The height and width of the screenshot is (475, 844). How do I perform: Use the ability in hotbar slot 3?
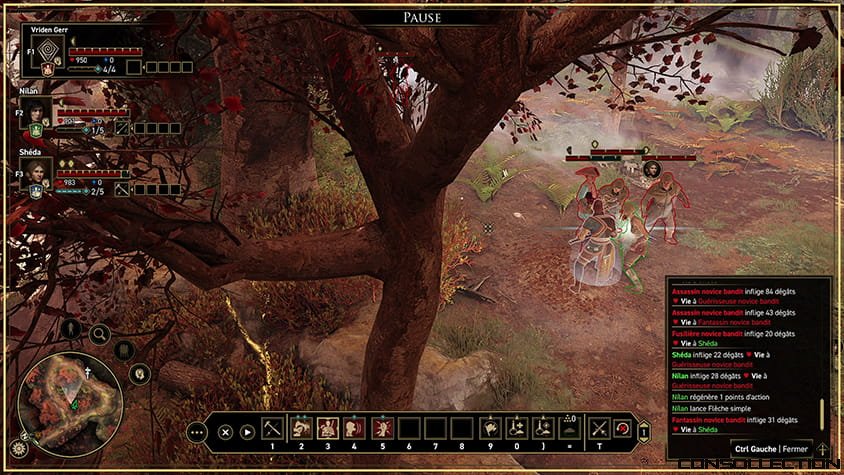[327, 428]
